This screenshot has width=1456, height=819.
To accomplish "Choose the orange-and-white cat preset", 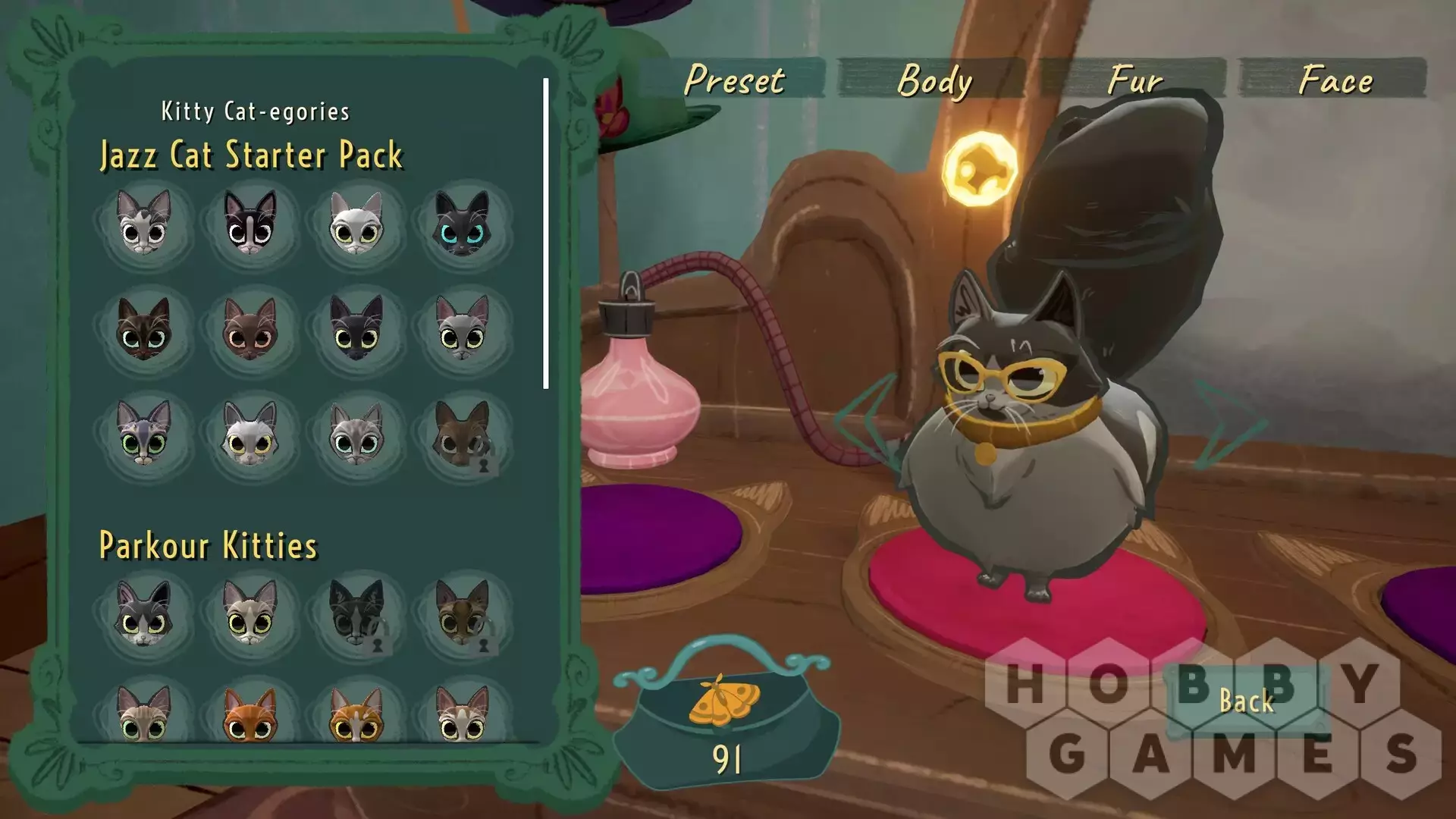I will coord(356,714).
